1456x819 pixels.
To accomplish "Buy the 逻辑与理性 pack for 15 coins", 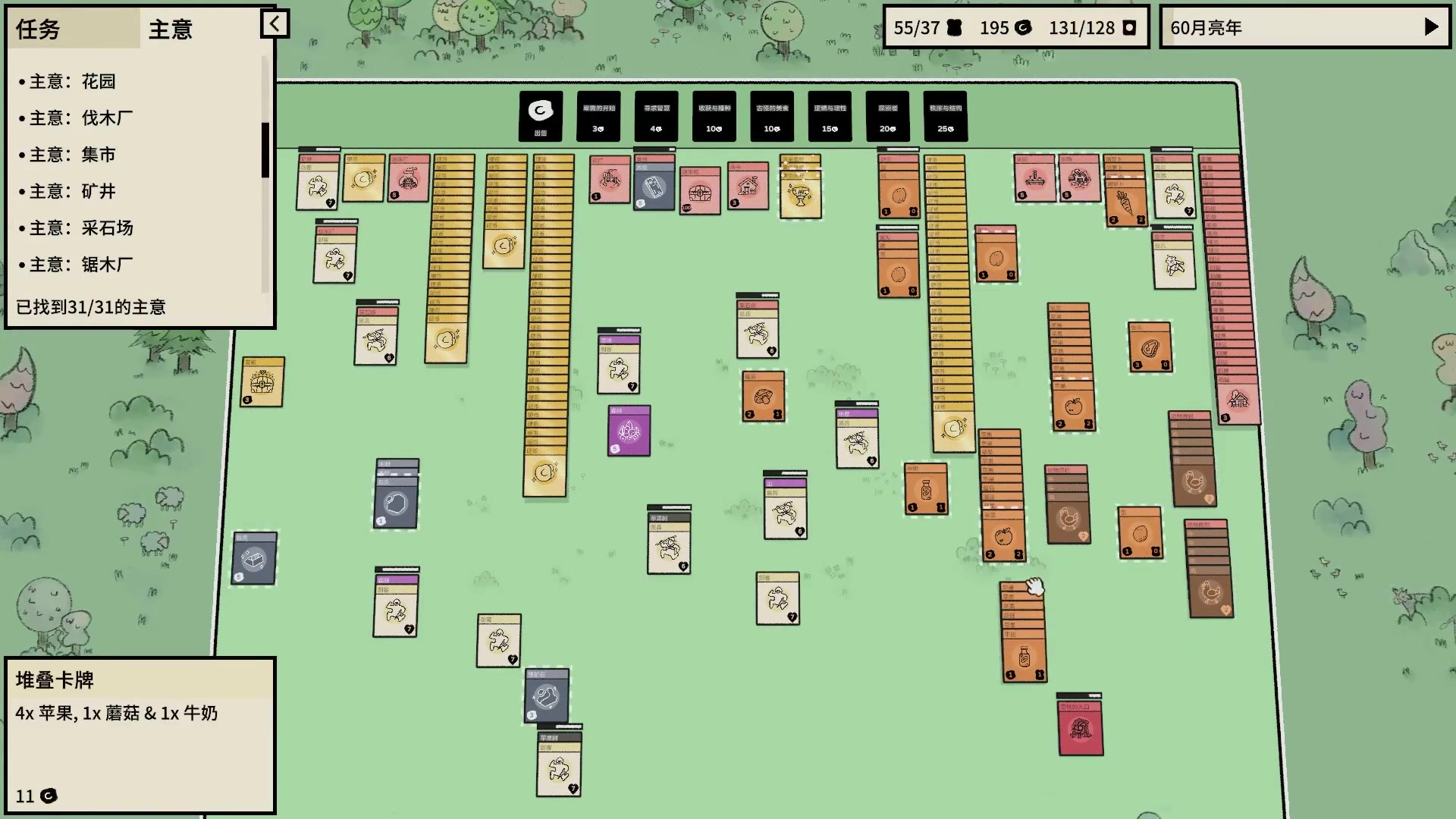I will [829, 116].
